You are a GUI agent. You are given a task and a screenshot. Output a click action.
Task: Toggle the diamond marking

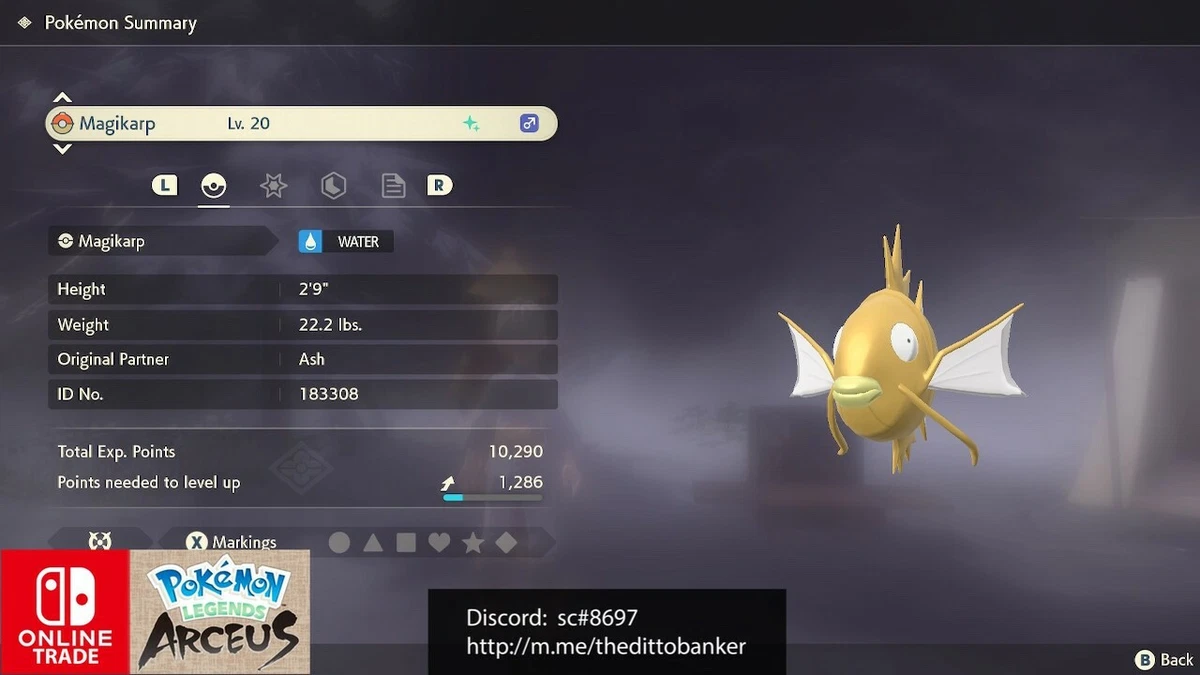[506, 542]
